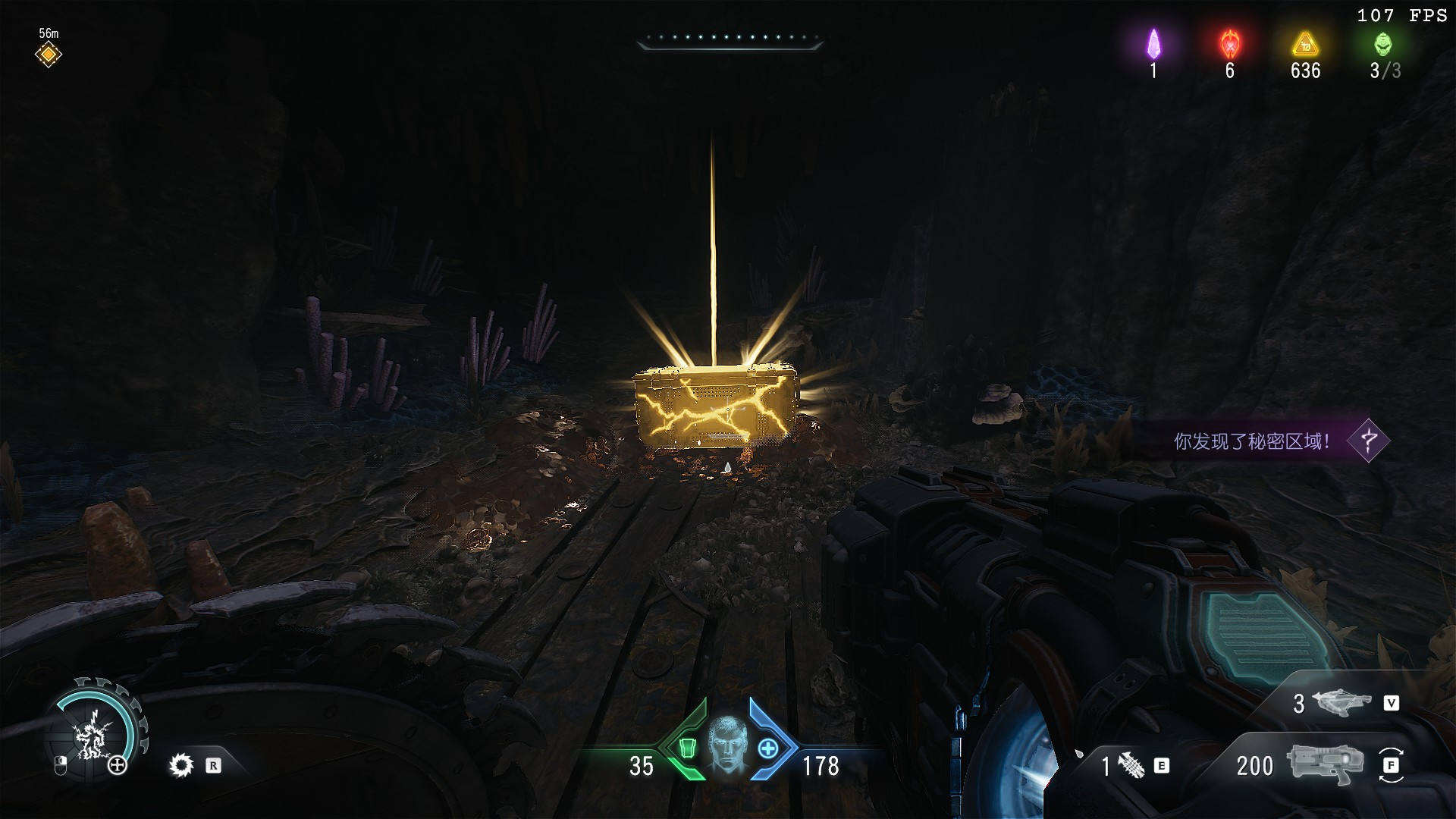Screen dimensions: 1456x819
Task: Click the compass bar at the top
Action: tap(730, 39)
